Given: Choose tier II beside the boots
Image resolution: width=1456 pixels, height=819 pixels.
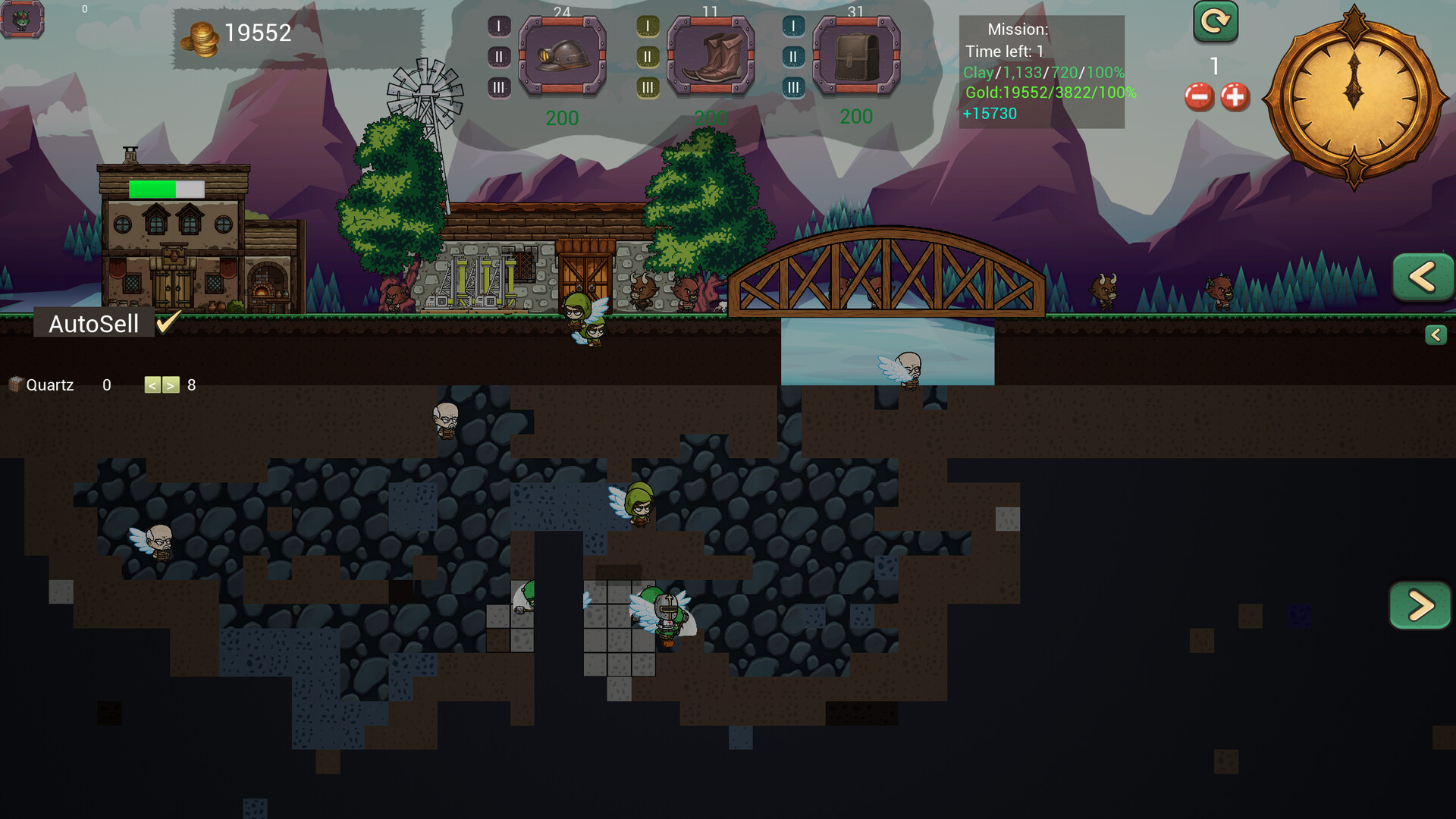Looking at the screenshot, I should [647, 57].
